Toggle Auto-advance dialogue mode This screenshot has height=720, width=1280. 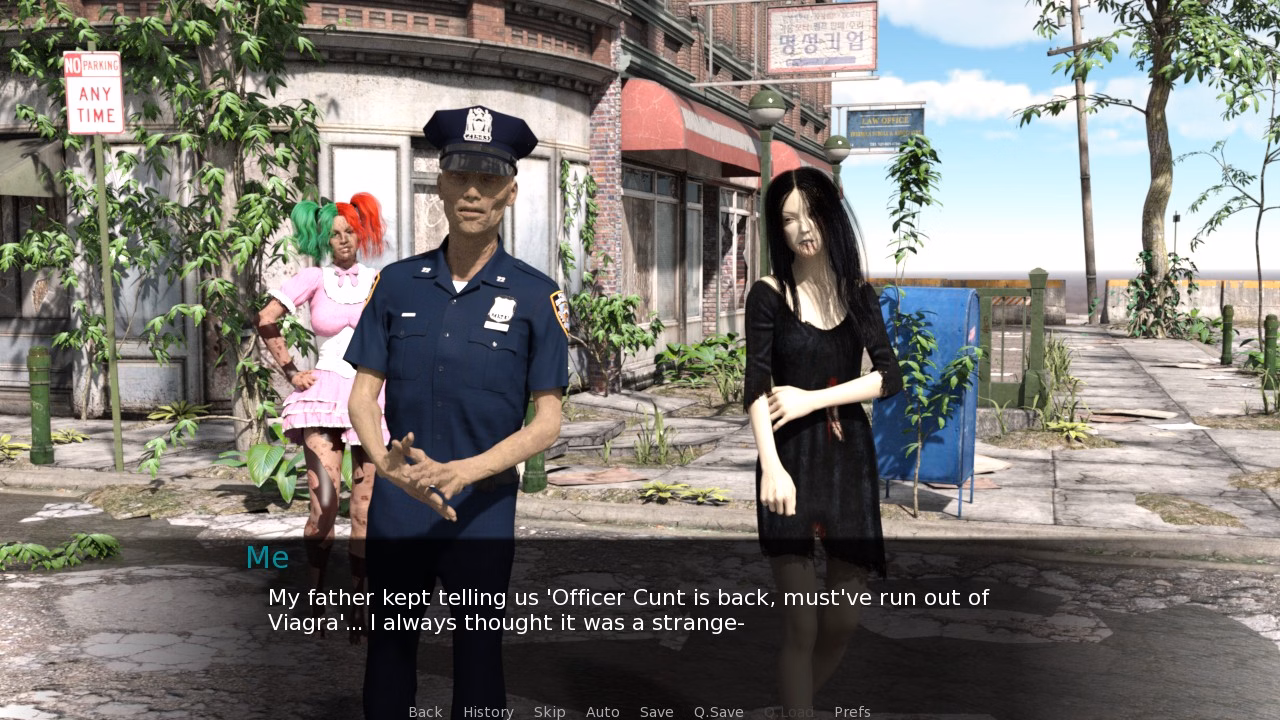tap(603, 711)
